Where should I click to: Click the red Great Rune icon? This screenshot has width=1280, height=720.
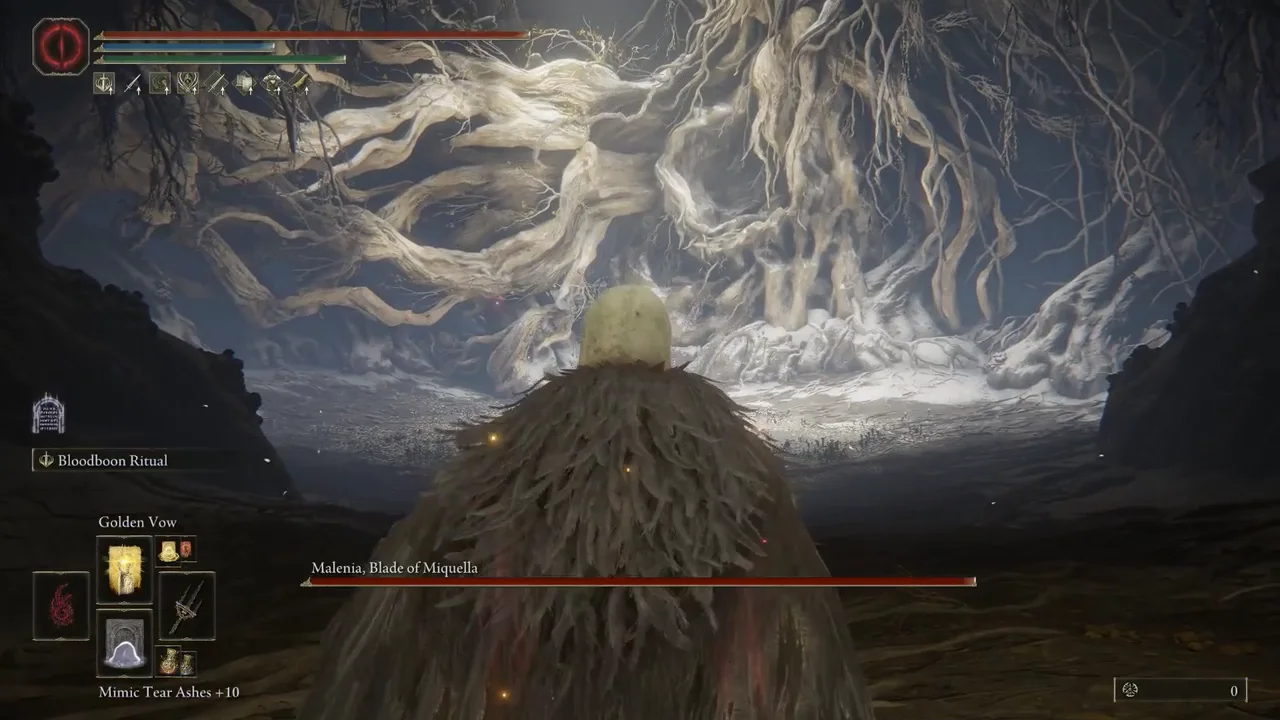61,46
